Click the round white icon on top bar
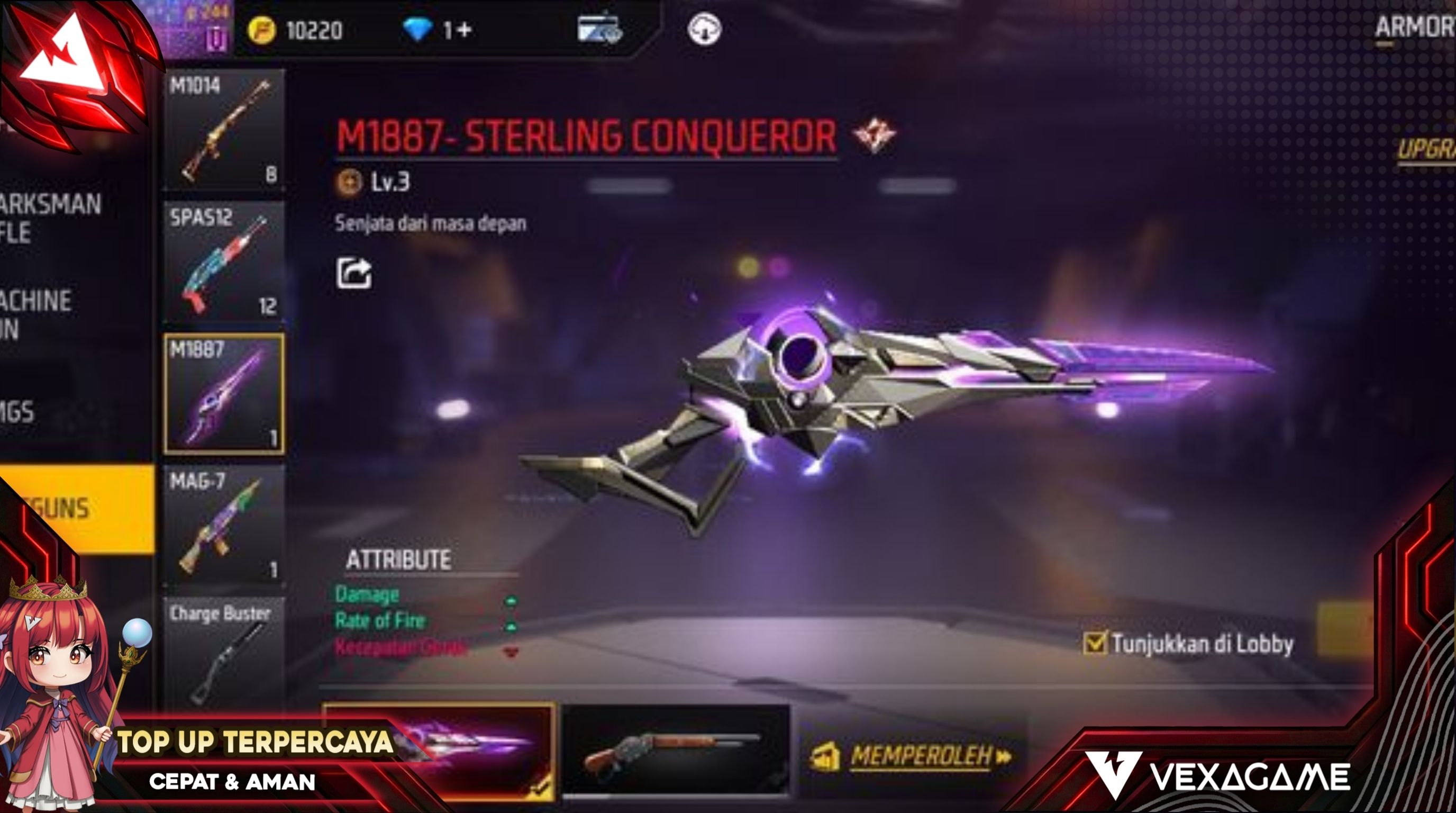 tap(704, 29)
